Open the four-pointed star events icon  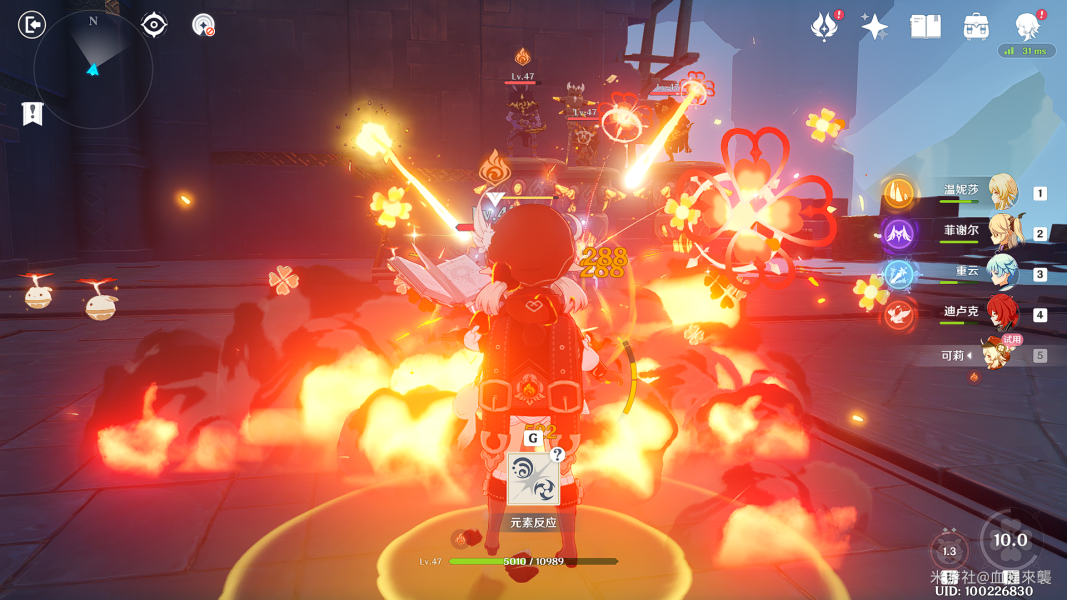pyautogui.click(x=874, y=27)
